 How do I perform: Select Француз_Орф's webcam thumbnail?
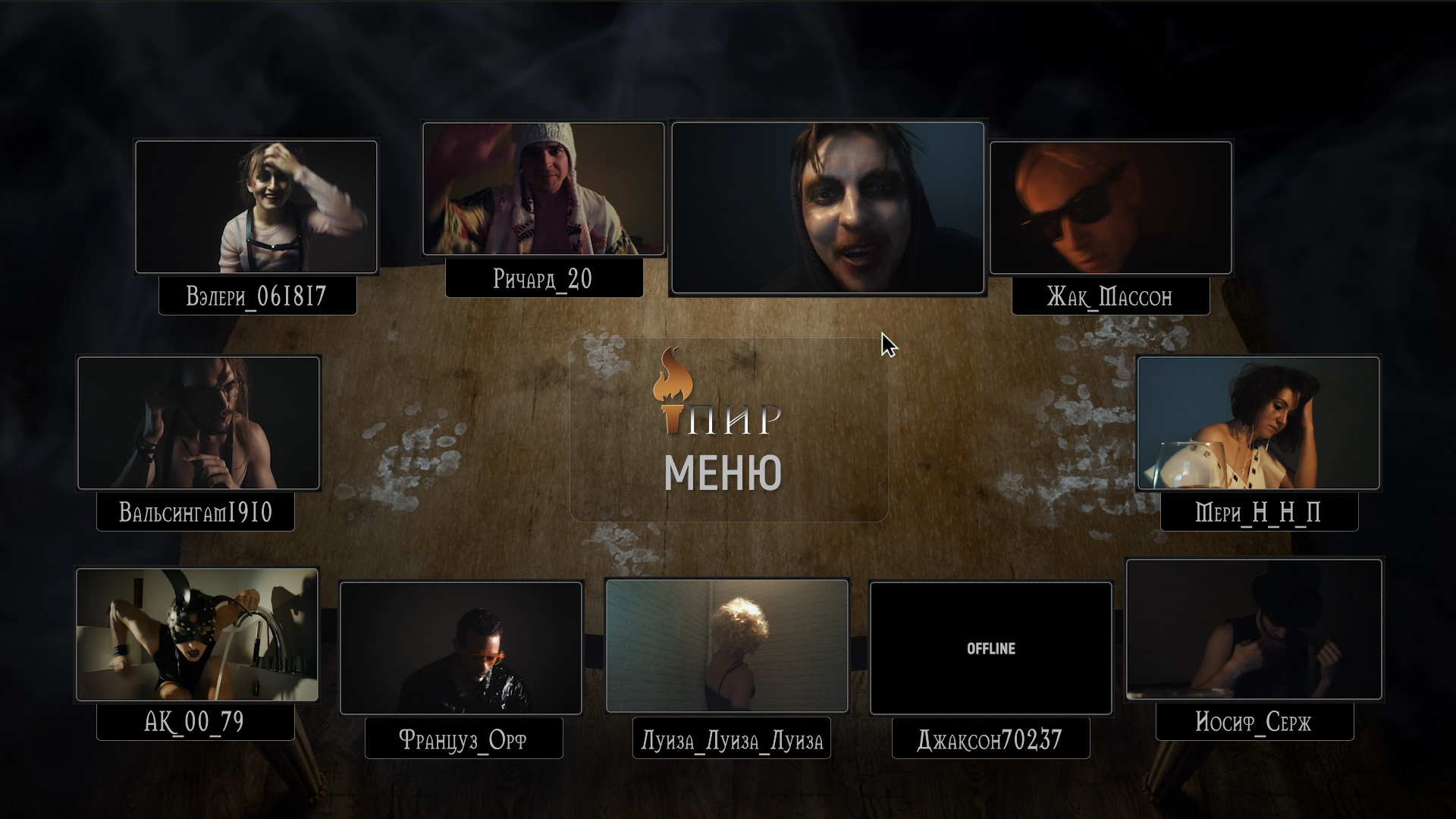(461, 648)
